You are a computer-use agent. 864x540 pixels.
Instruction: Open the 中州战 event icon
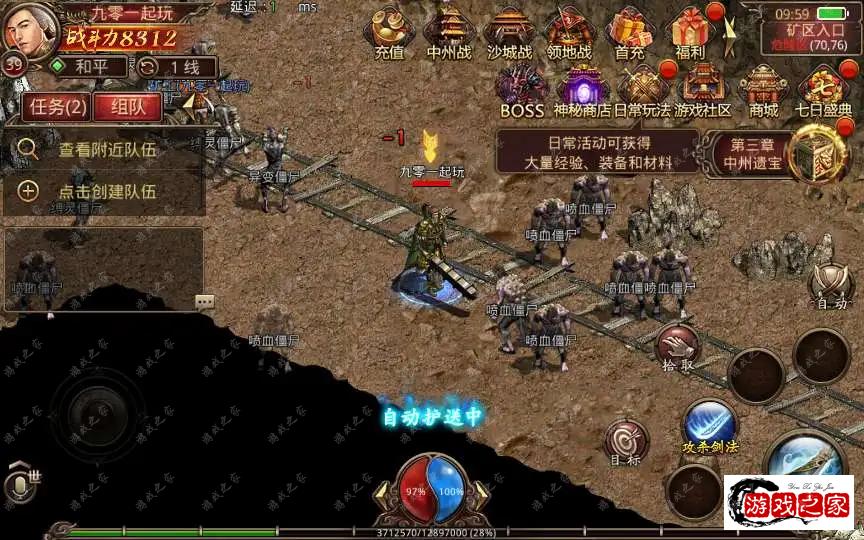[x=449, y=33]
